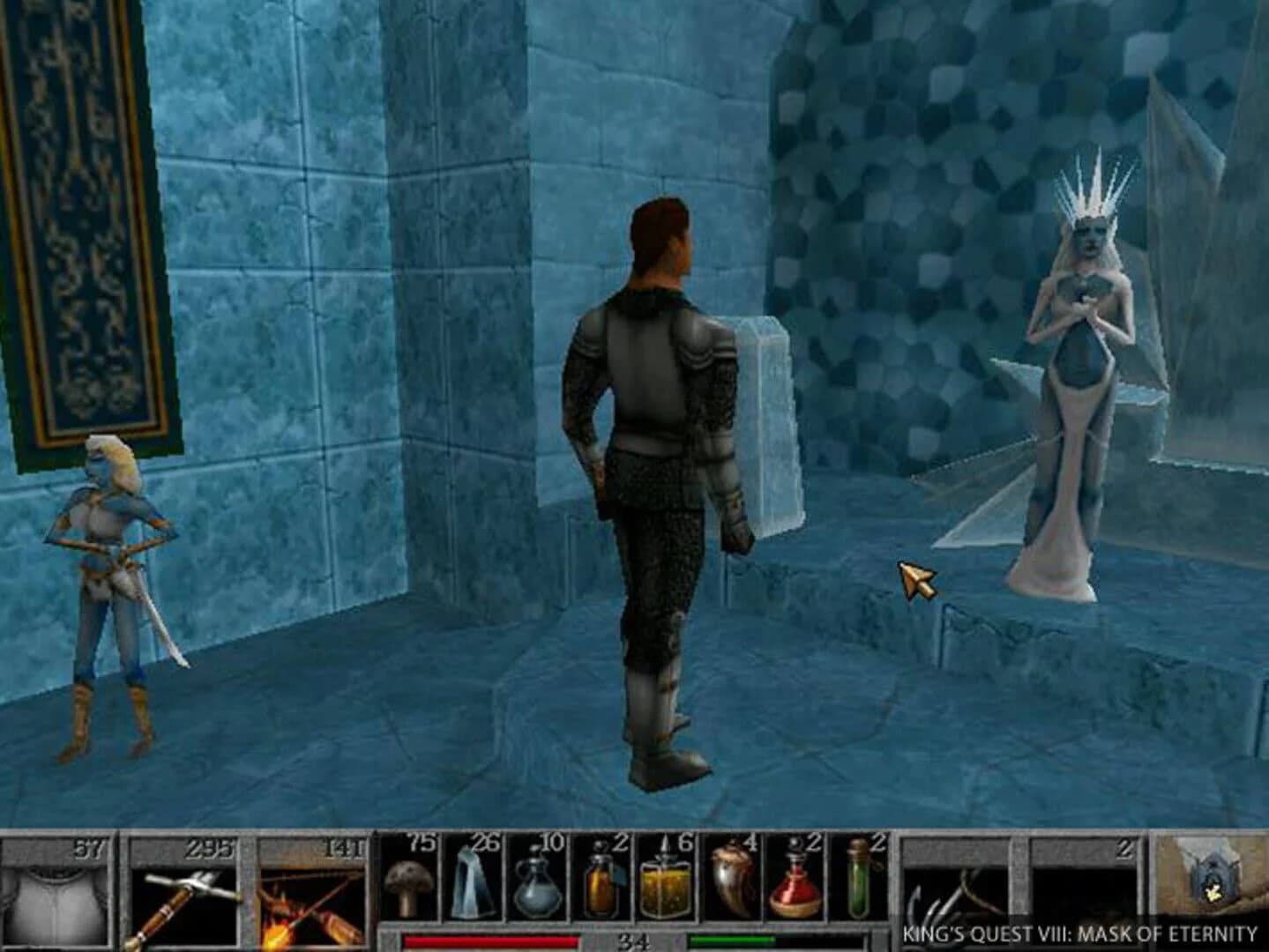Select the sword weapon icon showing 295
Viewport: 1269px width, 952px height.
coord(185,890)
